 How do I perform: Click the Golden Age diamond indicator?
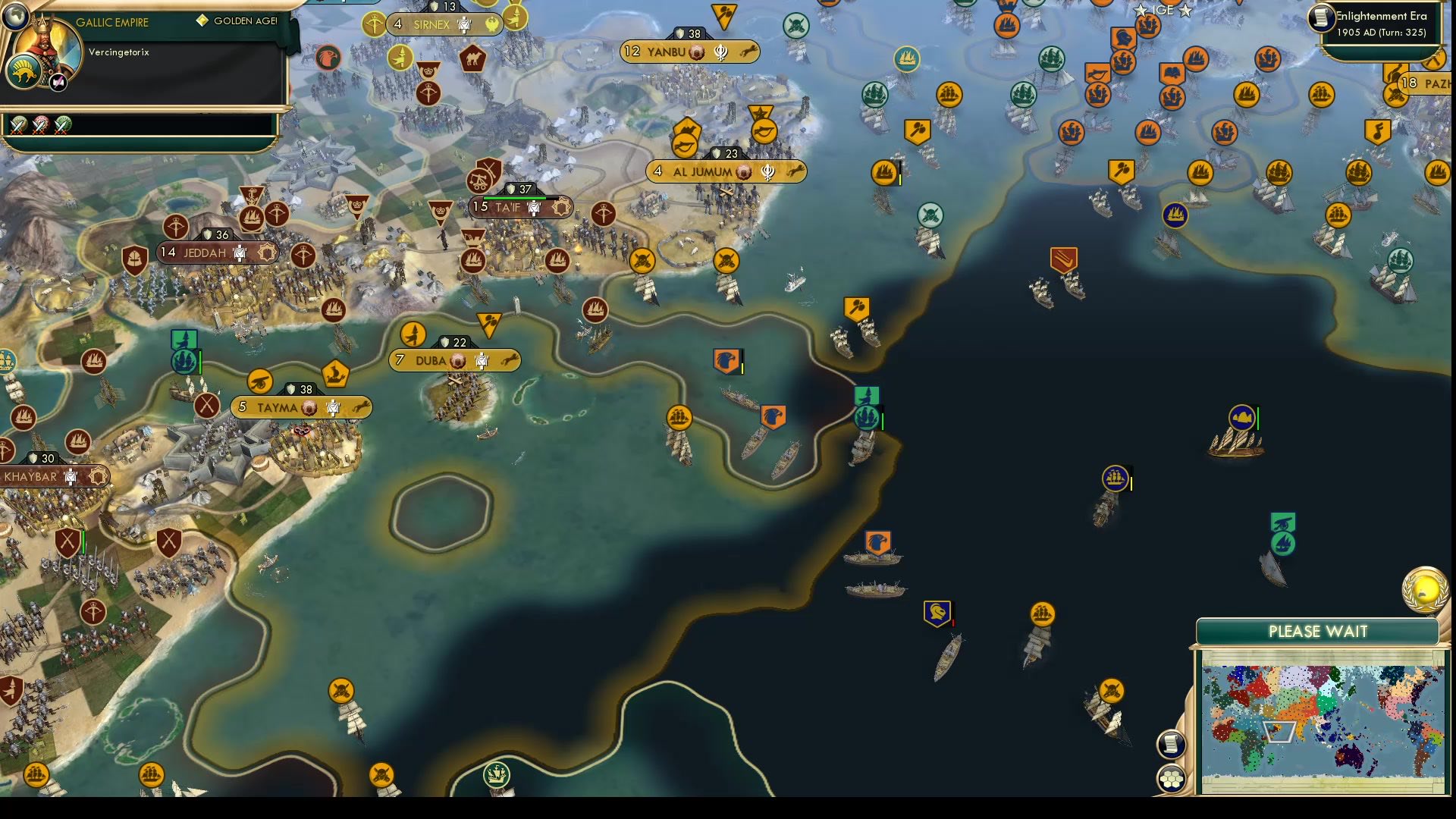point(201,19)
